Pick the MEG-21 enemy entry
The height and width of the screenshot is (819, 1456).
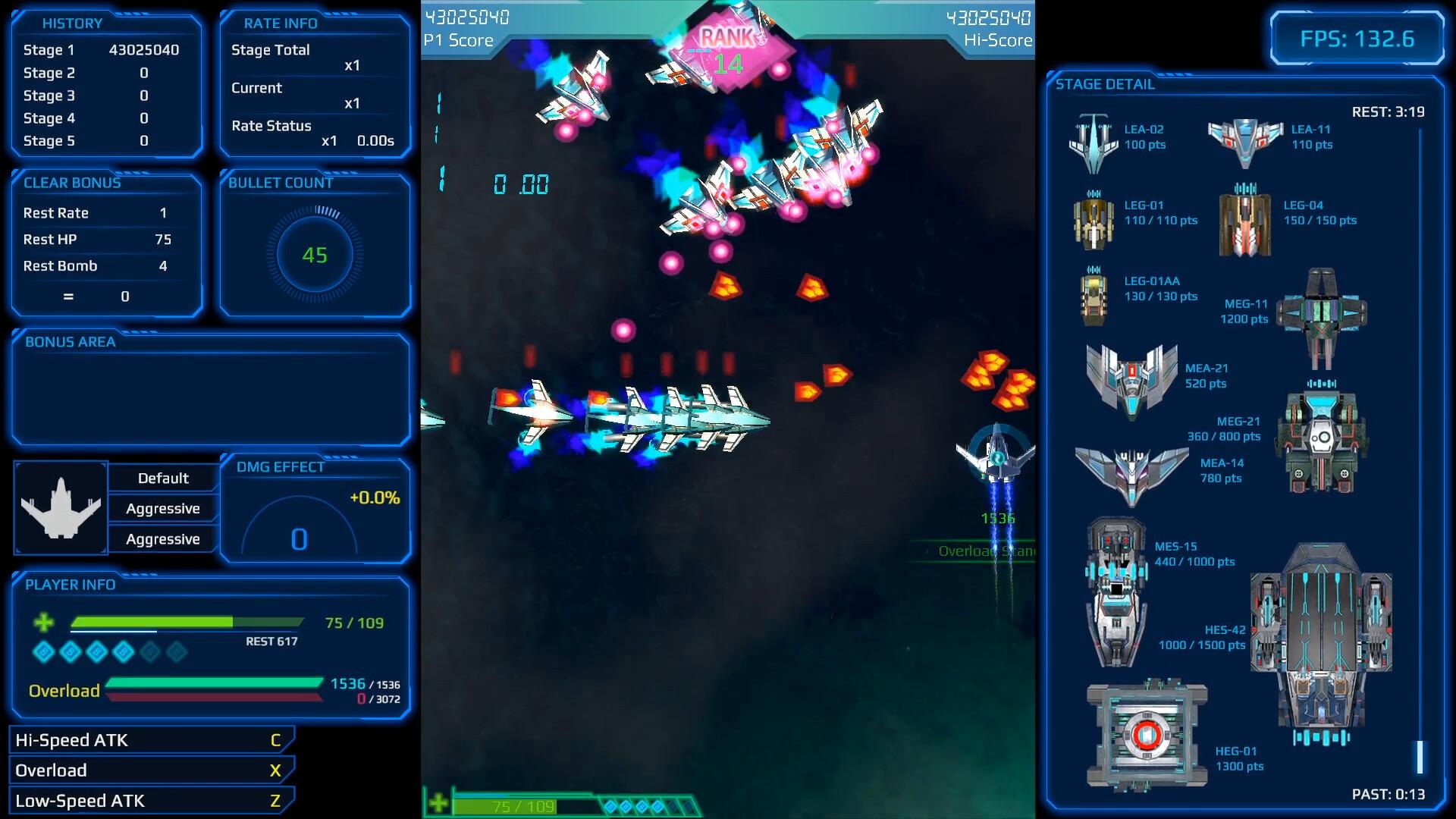point(1320,438)
